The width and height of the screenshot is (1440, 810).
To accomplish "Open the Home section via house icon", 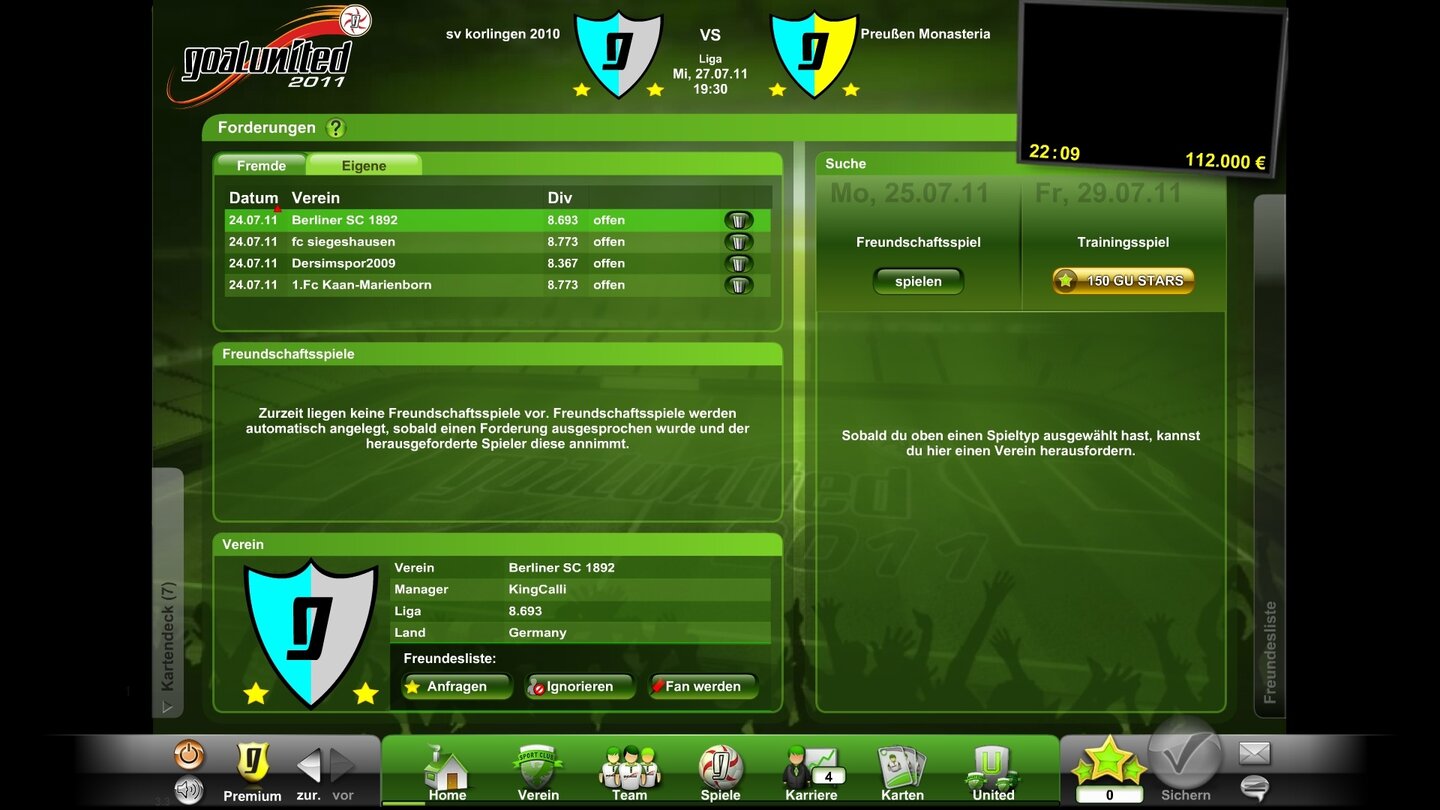I will (x=446, y=770).
